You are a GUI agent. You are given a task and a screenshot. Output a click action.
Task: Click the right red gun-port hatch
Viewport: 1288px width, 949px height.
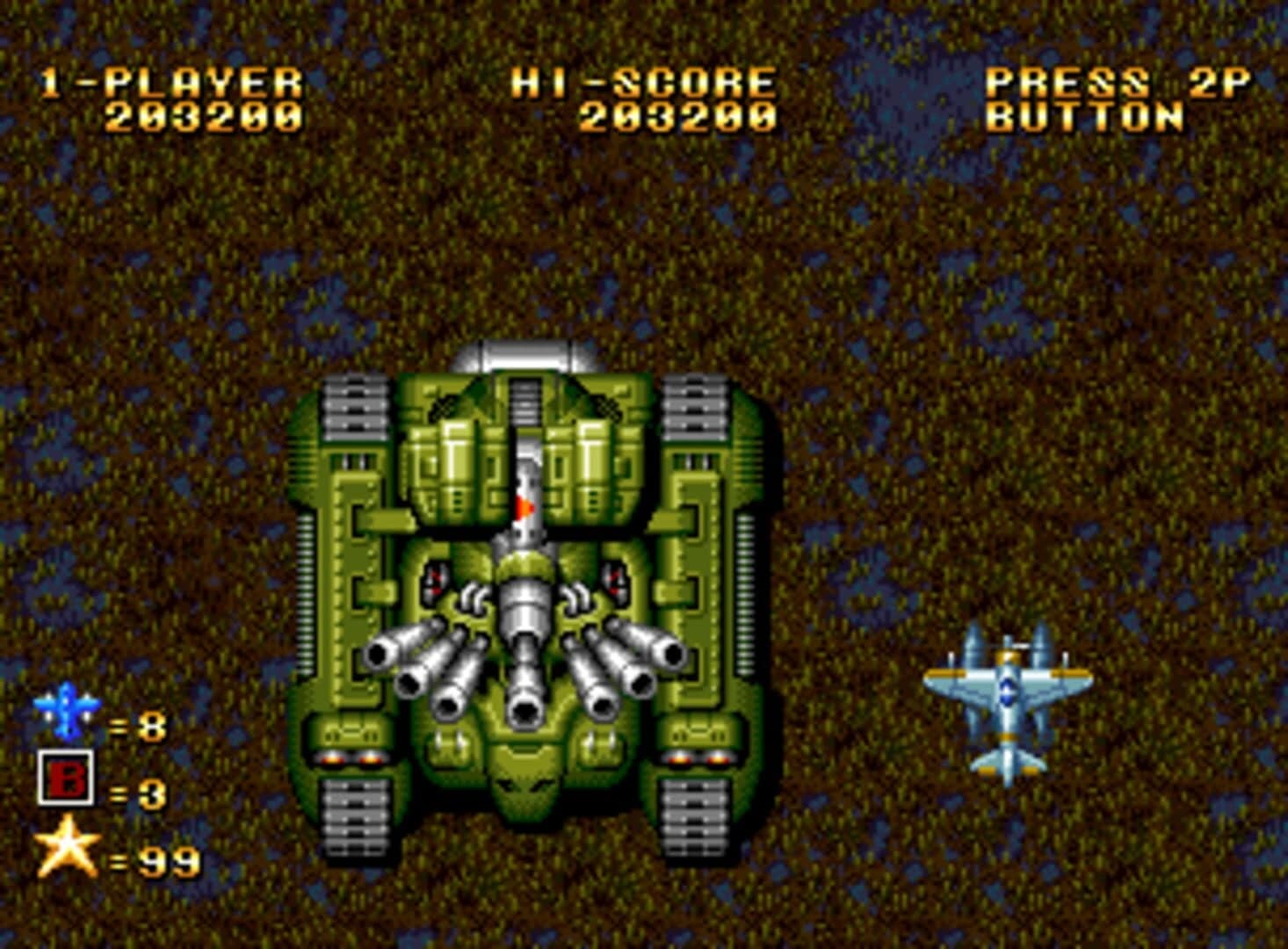(615, 578)
